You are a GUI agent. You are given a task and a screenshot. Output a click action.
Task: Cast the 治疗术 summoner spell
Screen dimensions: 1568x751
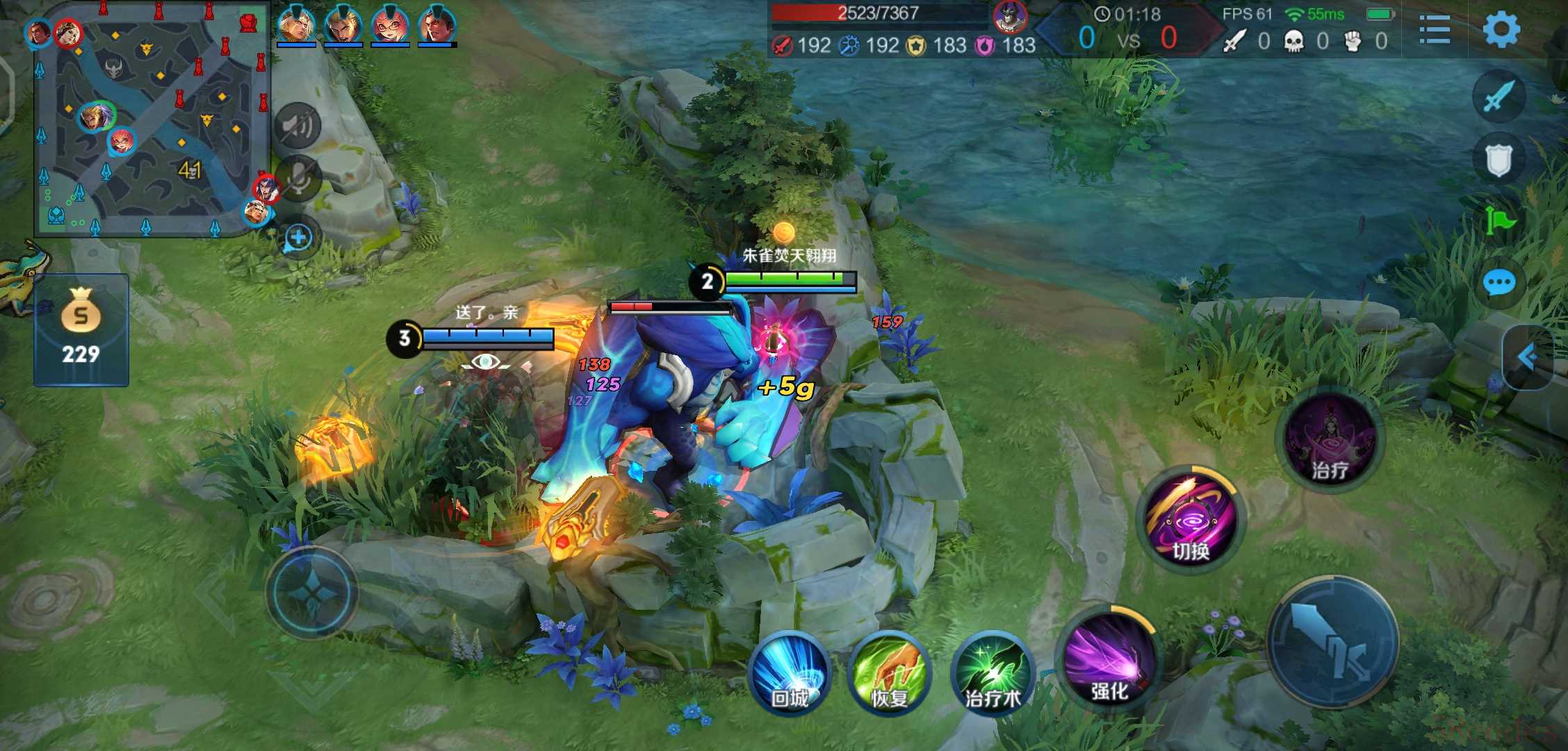coord(993,673)
